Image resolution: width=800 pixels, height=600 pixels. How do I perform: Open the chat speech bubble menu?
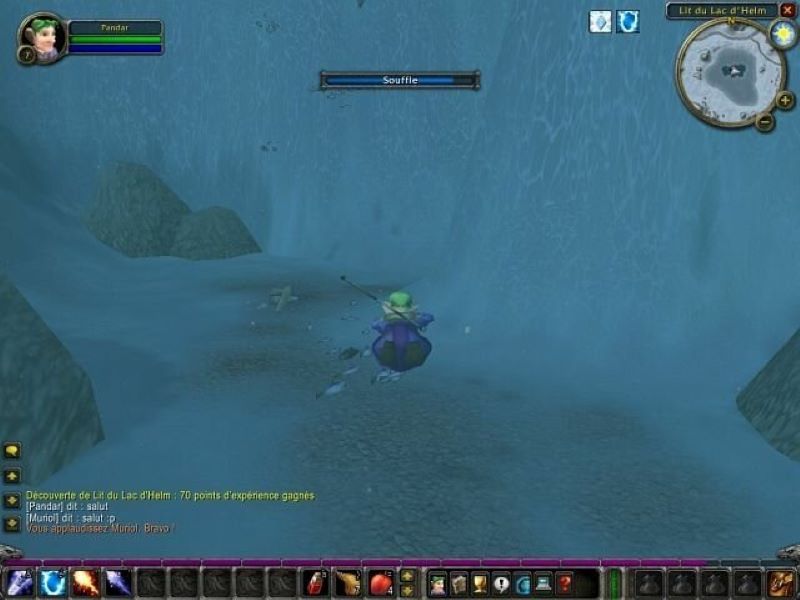[12, 451]
